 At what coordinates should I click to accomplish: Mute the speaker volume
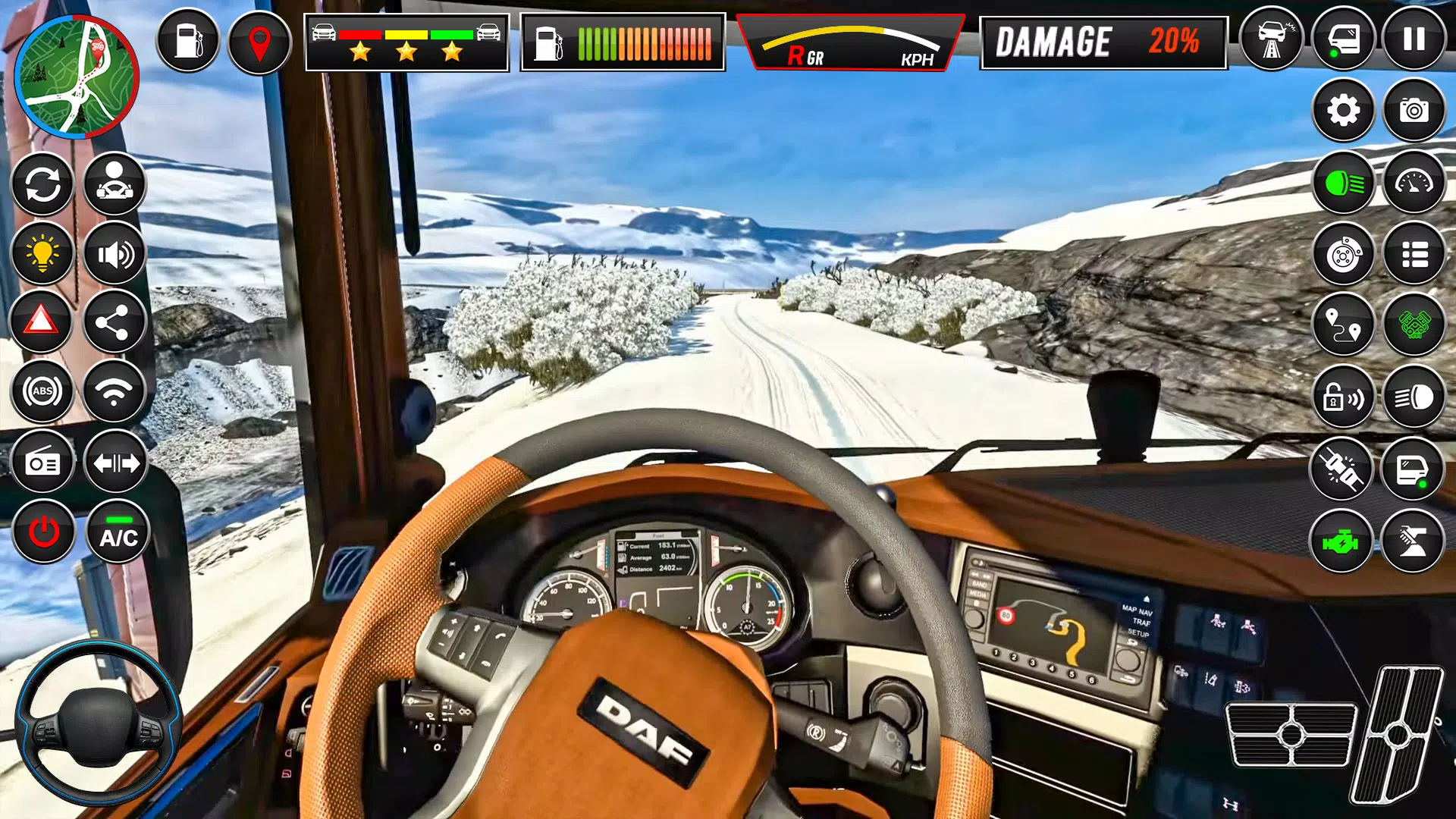click(114, 253)
